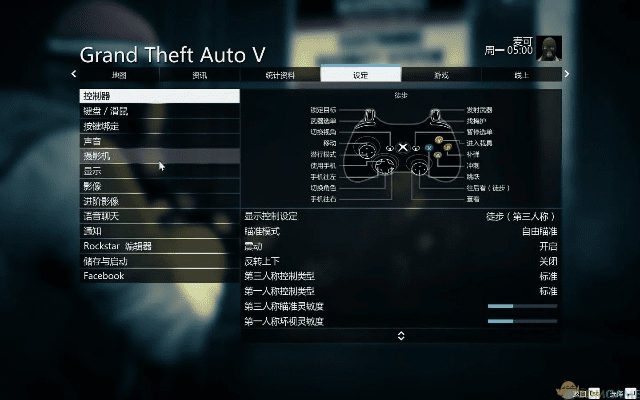The image size is (640, 400).
Task: Choose the 按键绑定 (Key Bindings) category
Action: [x=160, y=126]
